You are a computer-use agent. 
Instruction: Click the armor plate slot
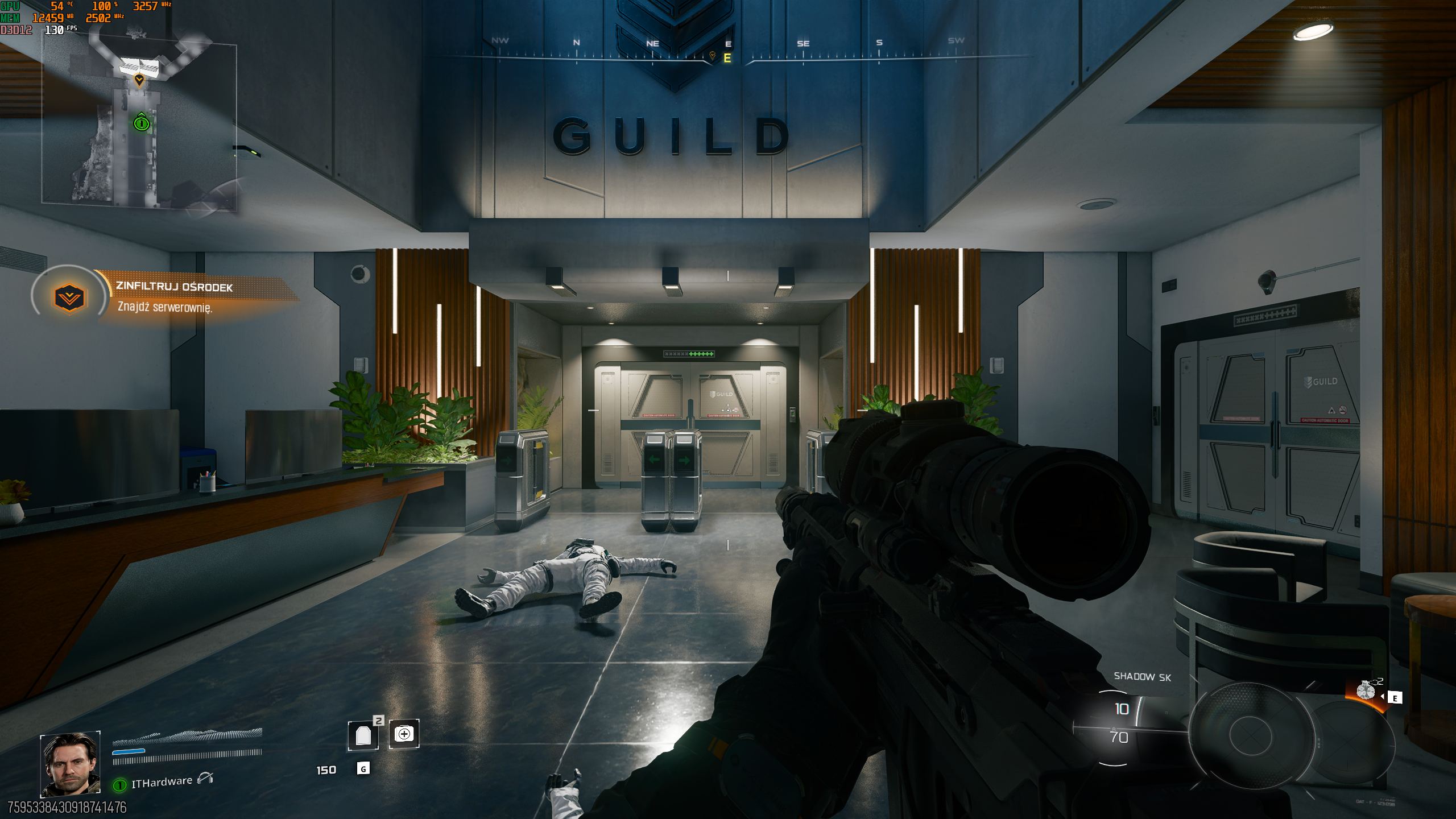(363, 735)
